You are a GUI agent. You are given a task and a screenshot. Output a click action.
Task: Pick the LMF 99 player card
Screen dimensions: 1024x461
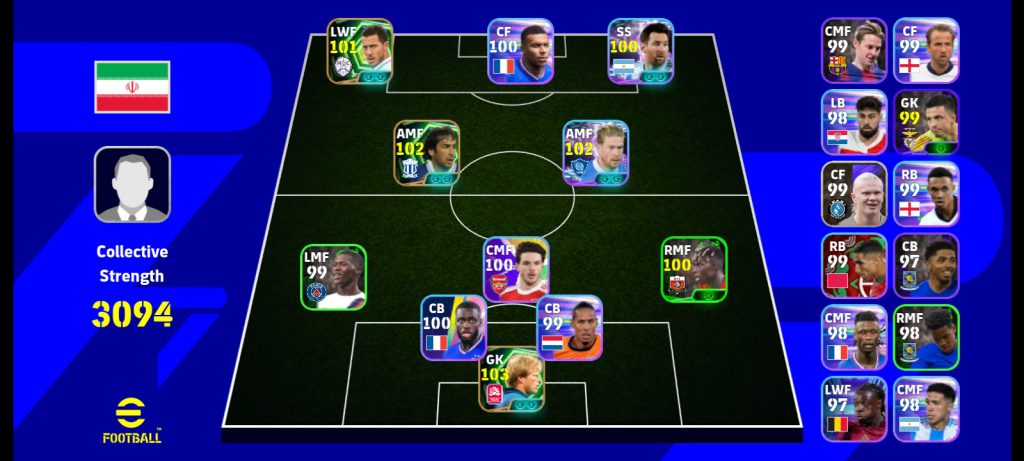click(334, 277)
